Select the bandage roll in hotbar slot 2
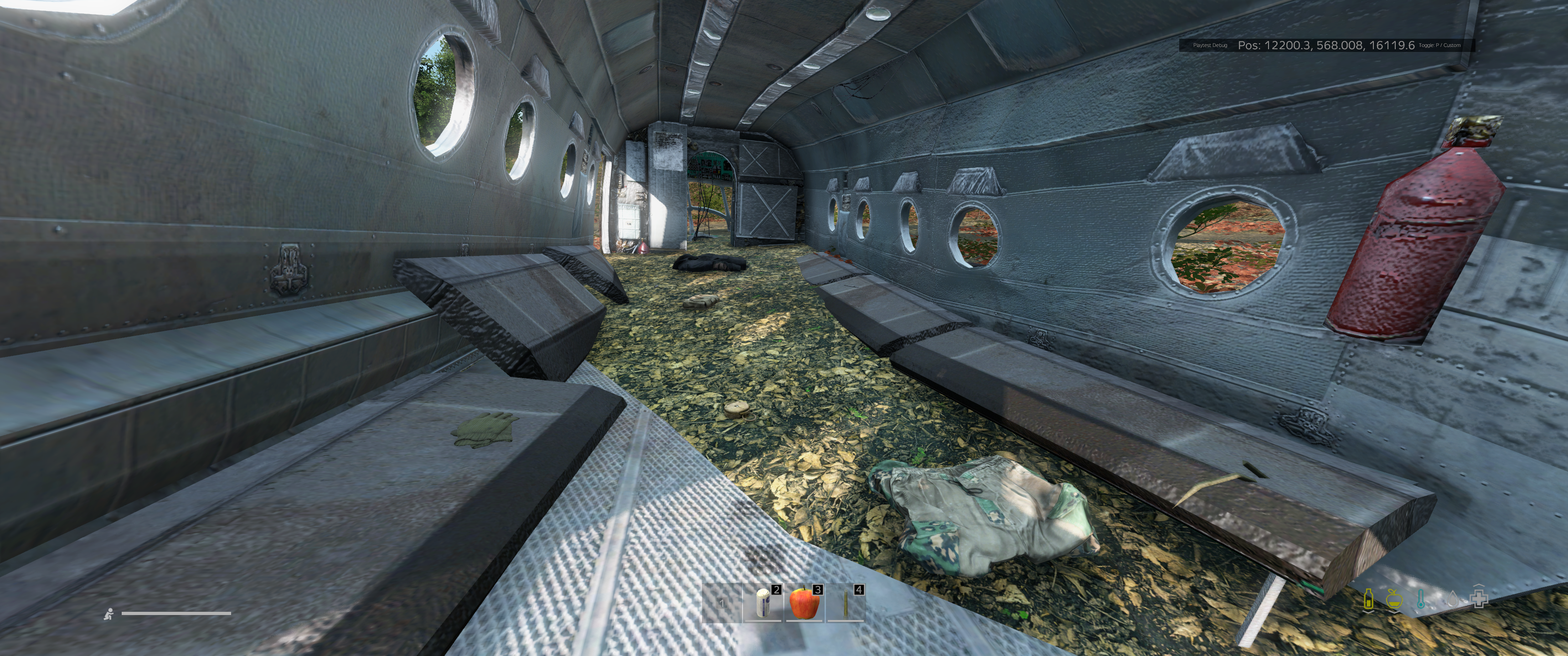1568x656 pixels. (763, 604)
